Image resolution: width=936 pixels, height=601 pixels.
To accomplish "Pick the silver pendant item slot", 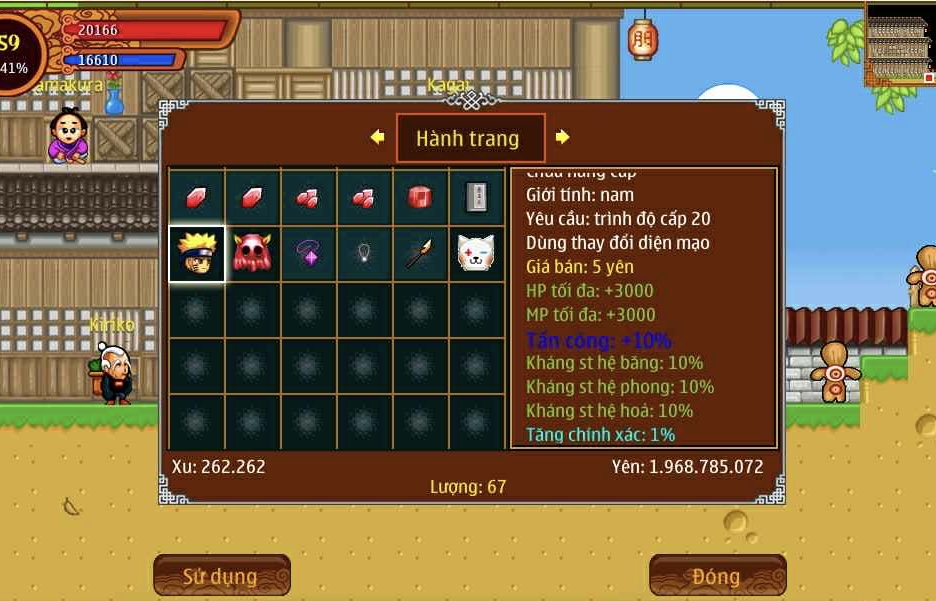I will point(364,254).
